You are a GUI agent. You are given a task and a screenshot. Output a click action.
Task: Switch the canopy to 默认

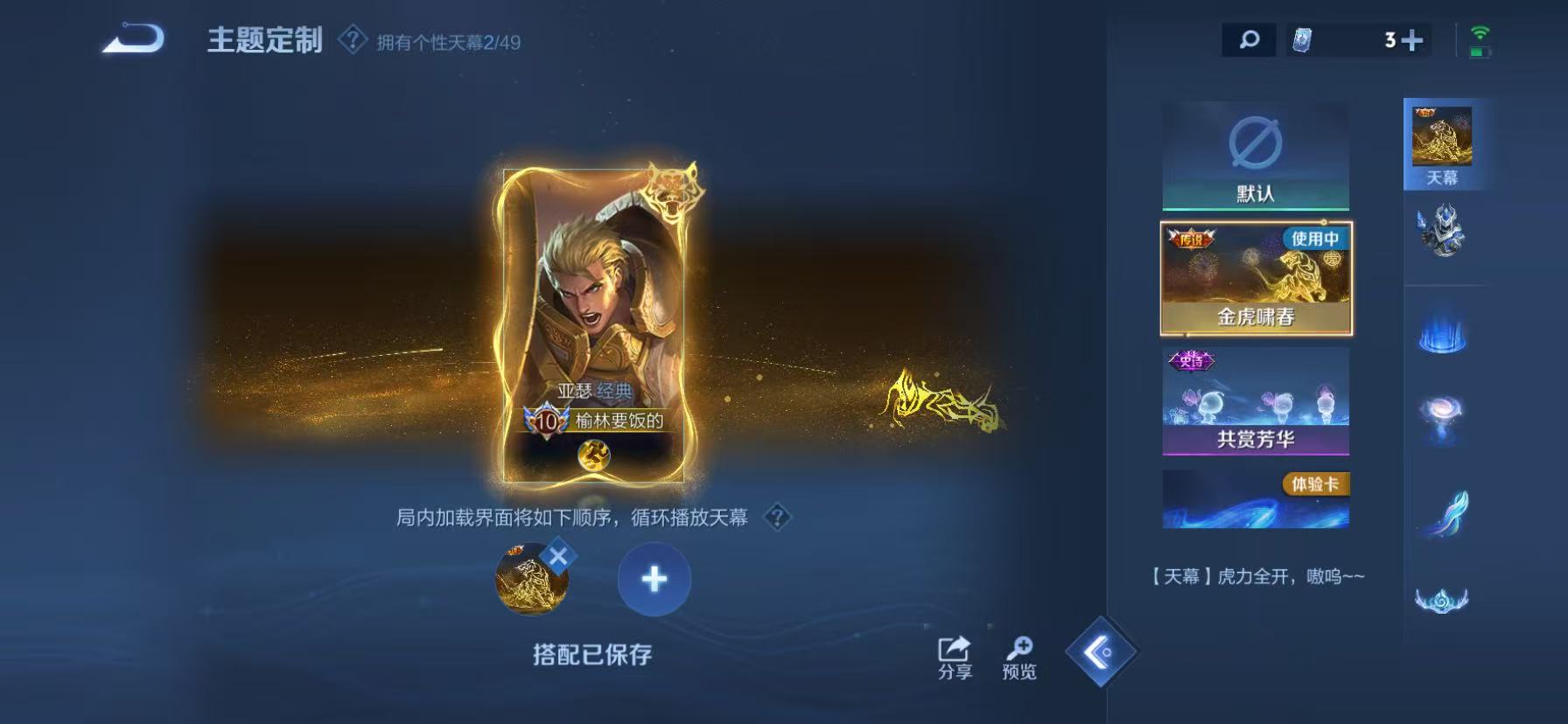point(1257,156)
